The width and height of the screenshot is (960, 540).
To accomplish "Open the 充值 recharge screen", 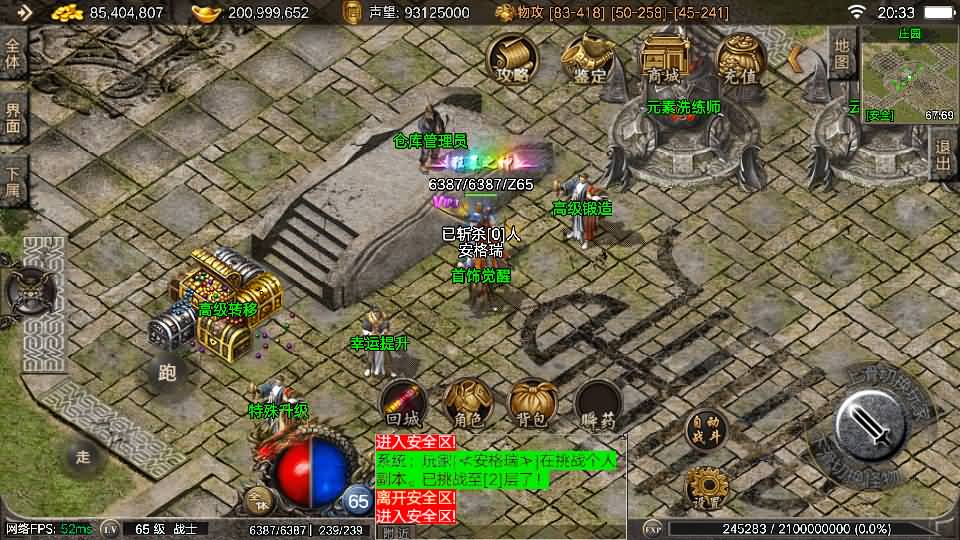I will [739, 58].
